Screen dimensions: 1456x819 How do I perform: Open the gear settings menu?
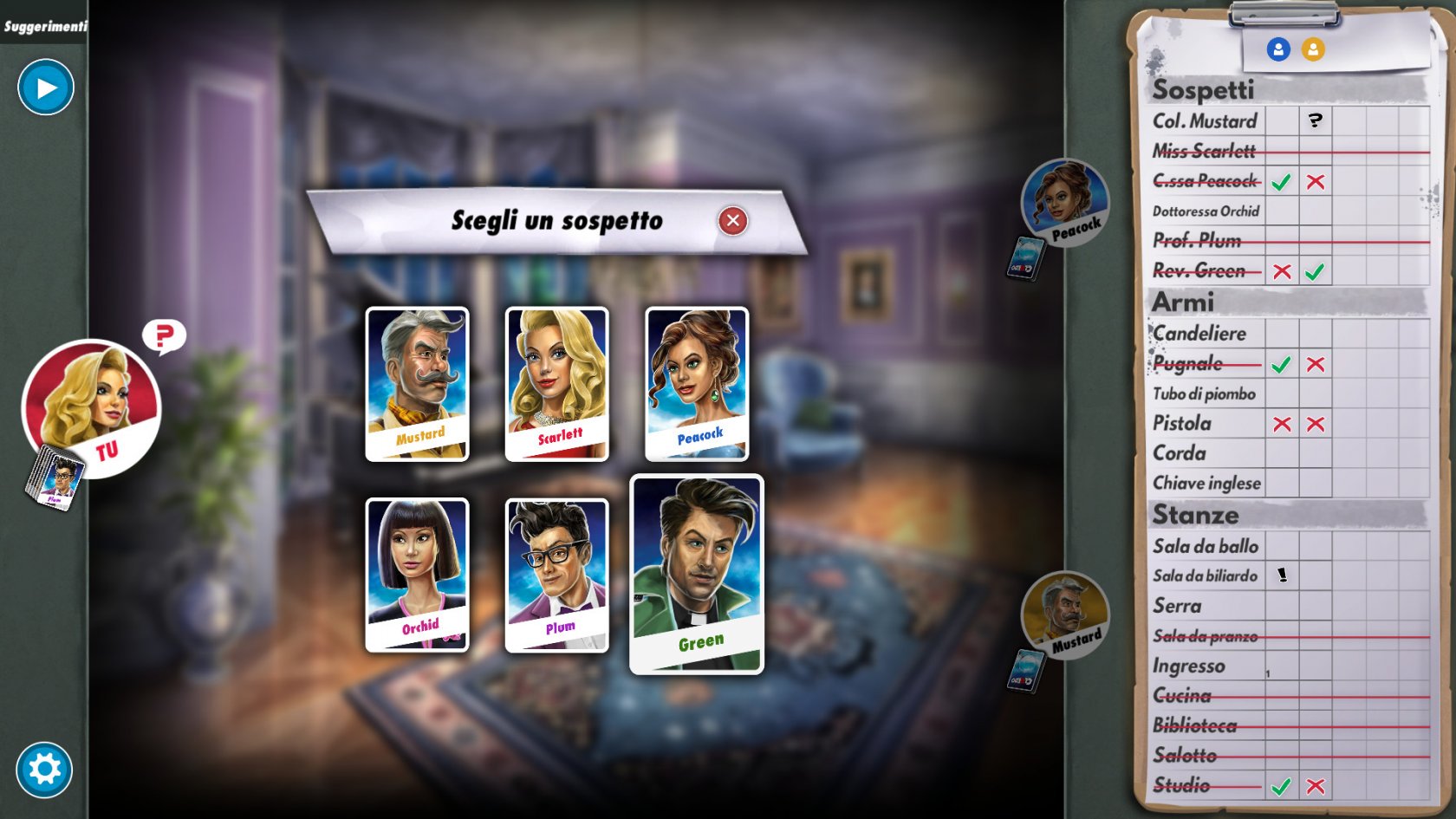(44, 769)
